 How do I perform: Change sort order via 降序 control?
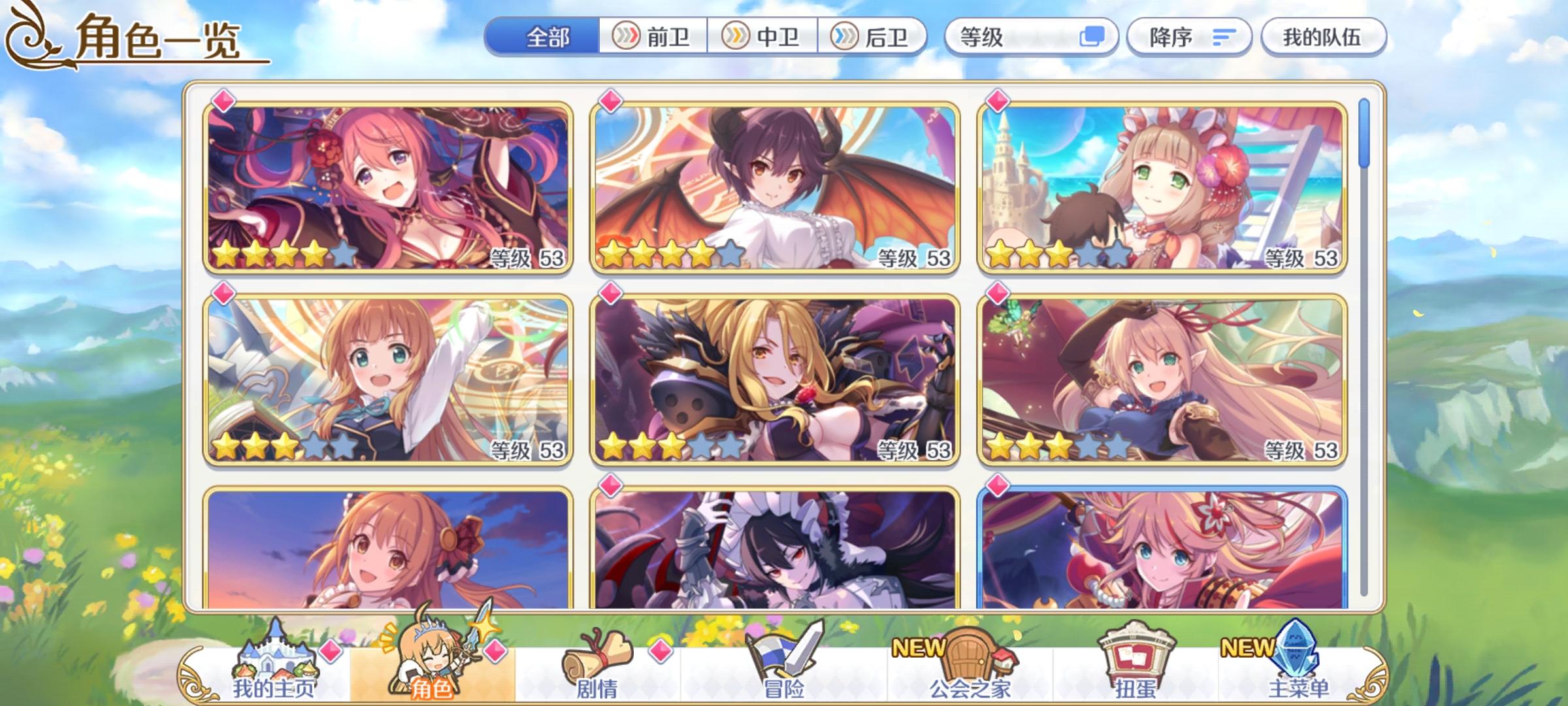point(1189,37)
